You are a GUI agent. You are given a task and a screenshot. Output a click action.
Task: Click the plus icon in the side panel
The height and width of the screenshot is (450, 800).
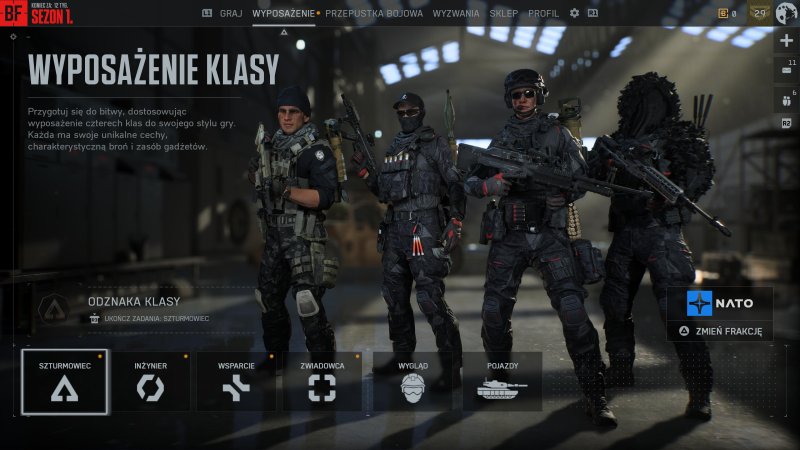click(786, 41)
